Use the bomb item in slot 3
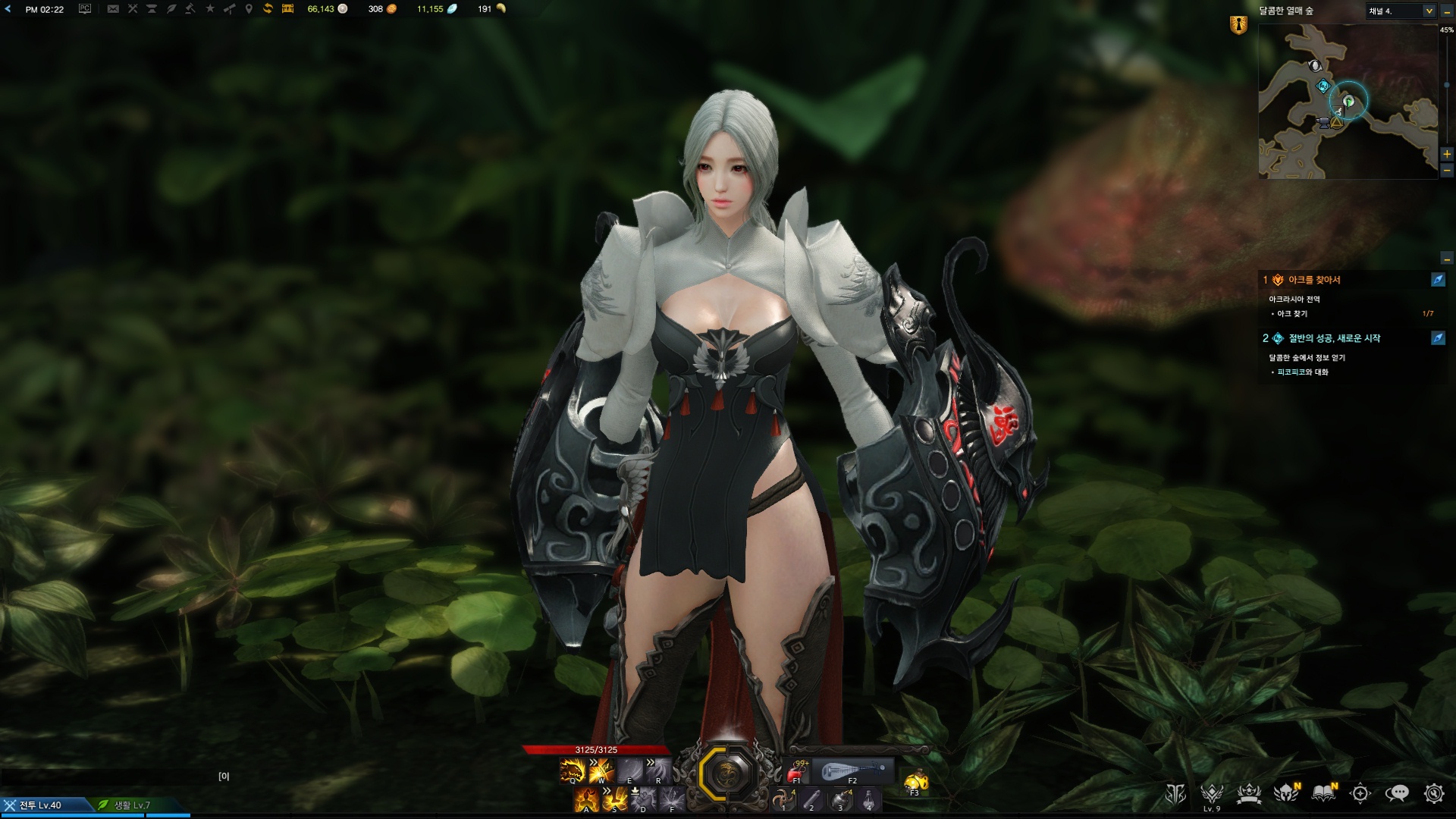Screen dimensions: 1456x819 (x=839, y=799)
